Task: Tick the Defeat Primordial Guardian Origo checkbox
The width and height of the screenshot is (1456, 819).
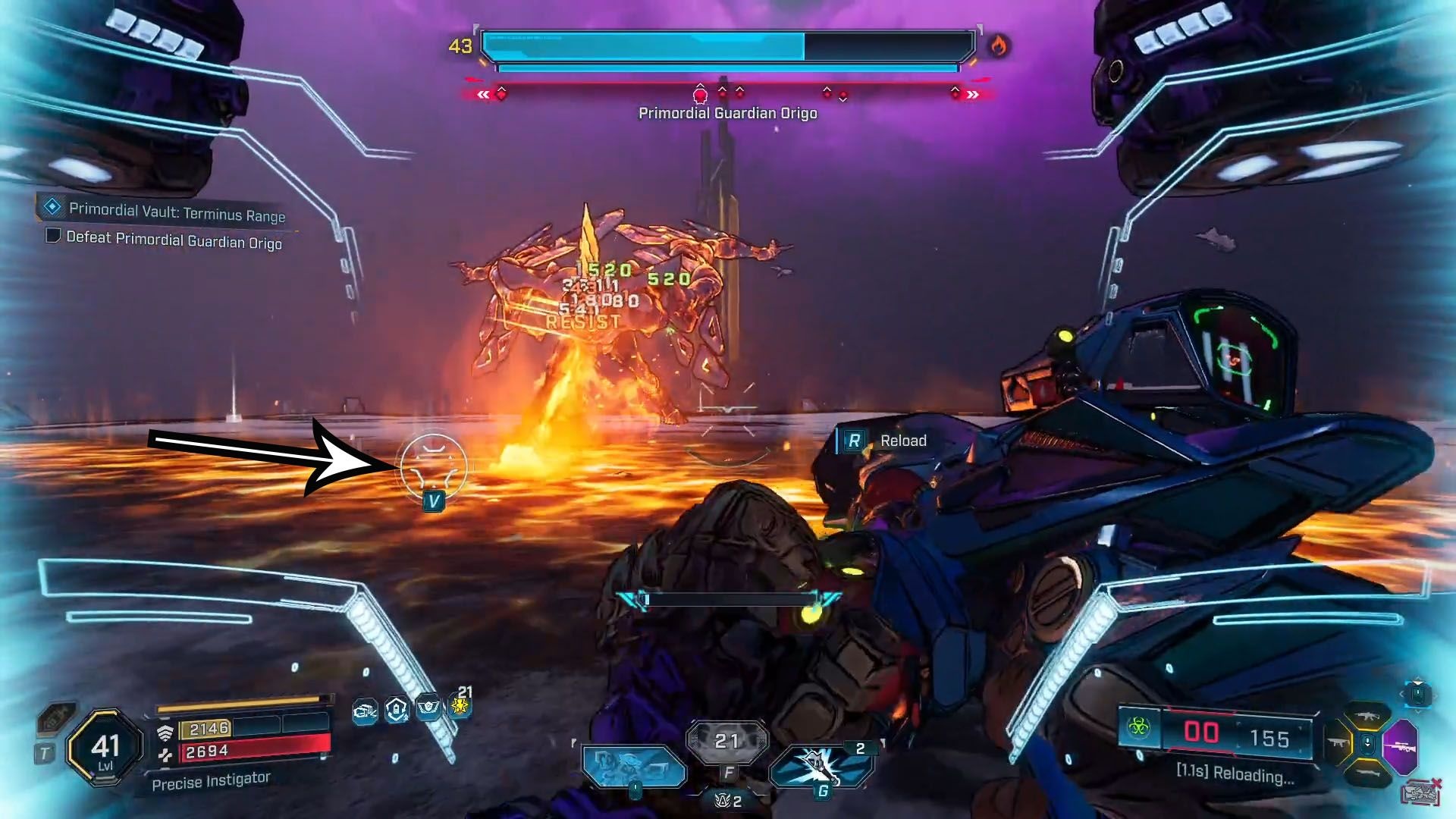Action: pyautogui.click(x=53, y=236)
